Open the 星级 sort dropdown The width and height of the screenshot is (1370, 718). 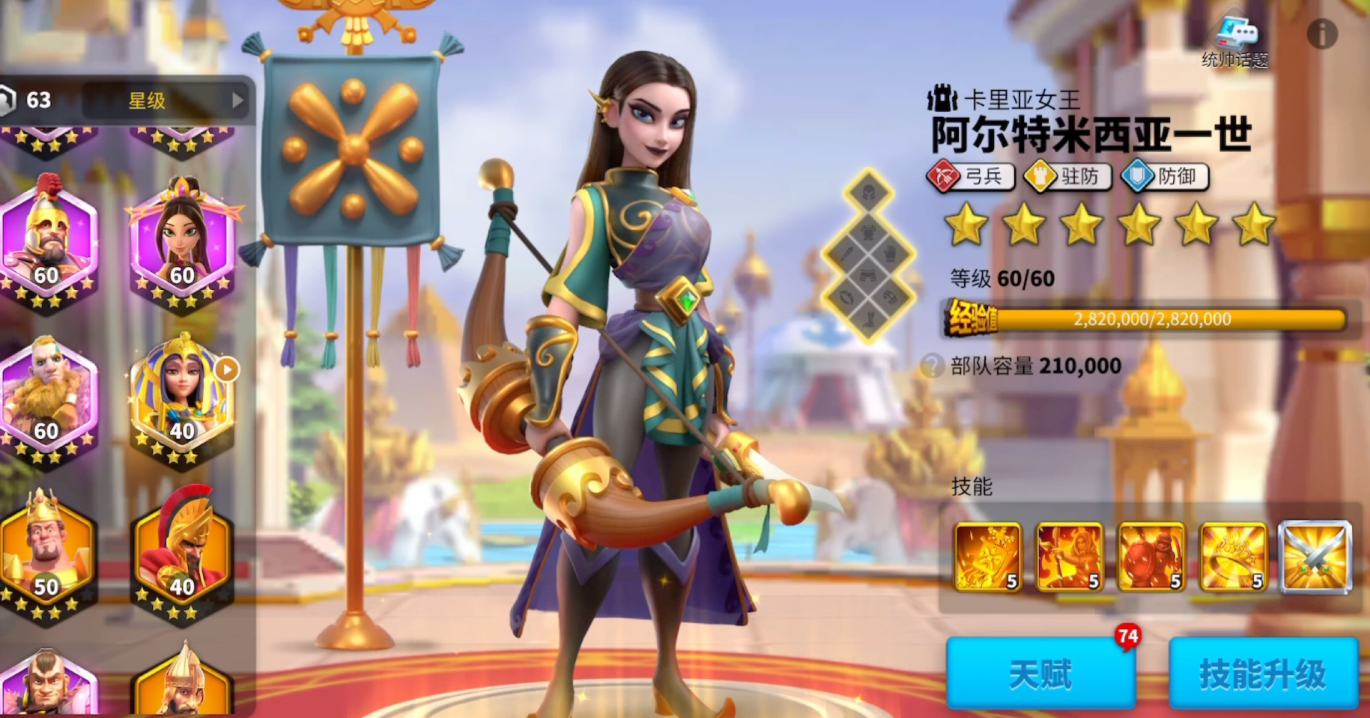pos(166,100)
